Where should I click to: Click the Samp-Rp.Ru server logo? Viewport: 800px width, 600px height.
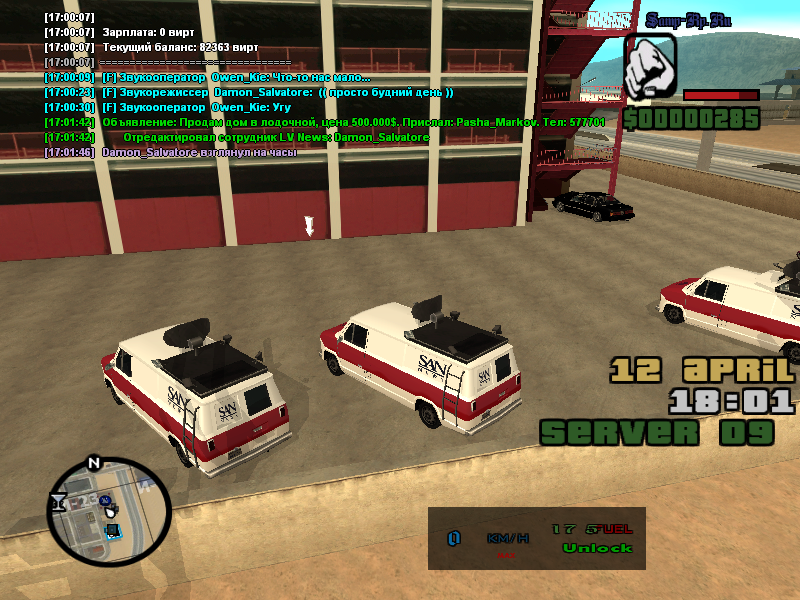click(x=691, y=19)
